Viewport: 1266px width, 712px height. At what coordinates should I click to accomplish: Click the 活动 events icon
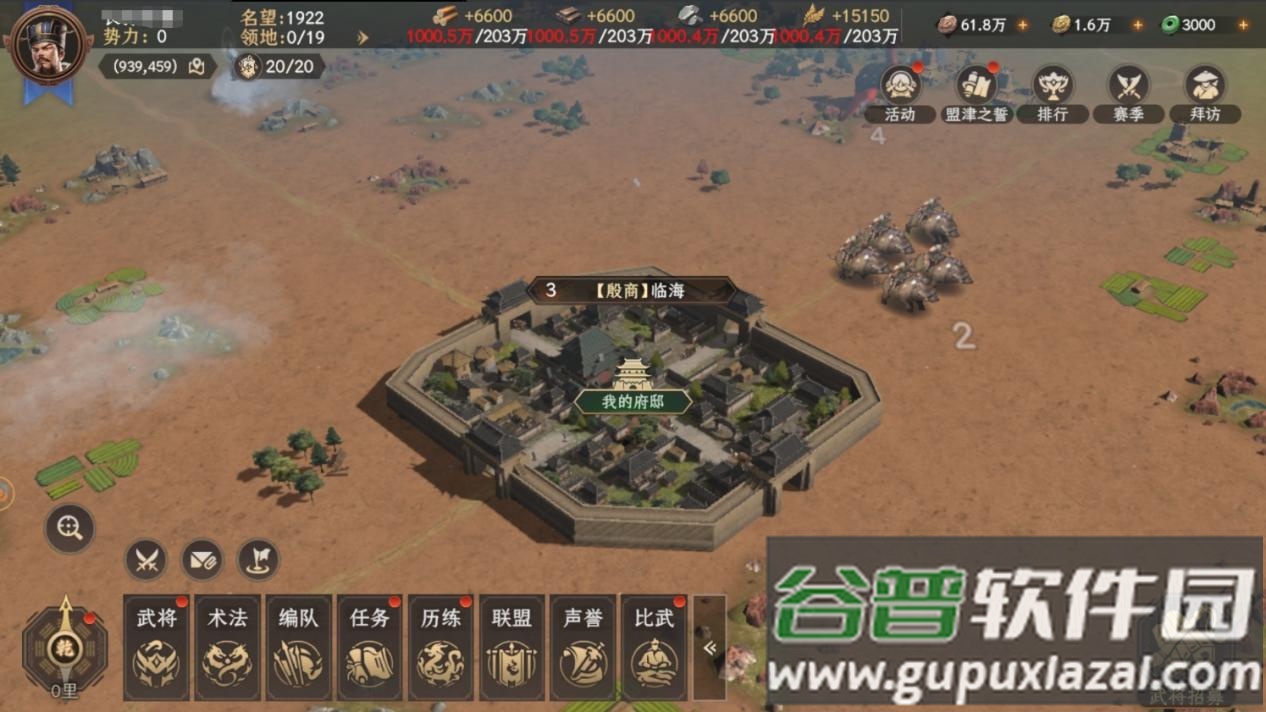coord(901,92)
